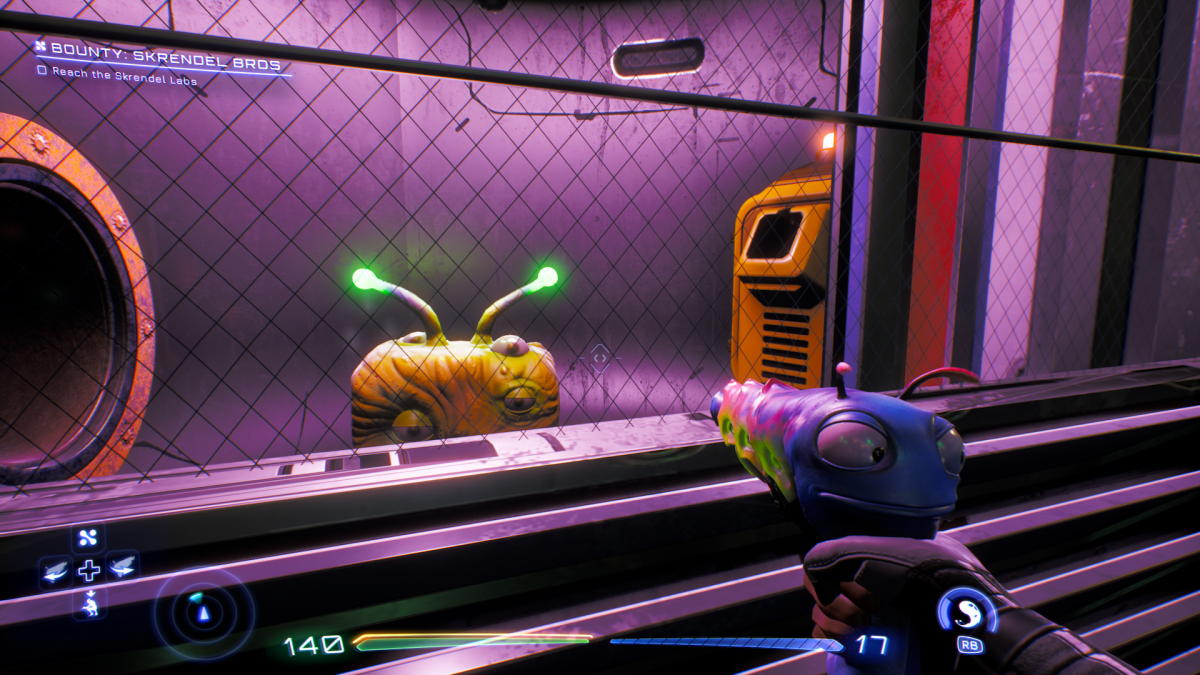Switch weapon using the left-arrow gun icon

(55, 571)
